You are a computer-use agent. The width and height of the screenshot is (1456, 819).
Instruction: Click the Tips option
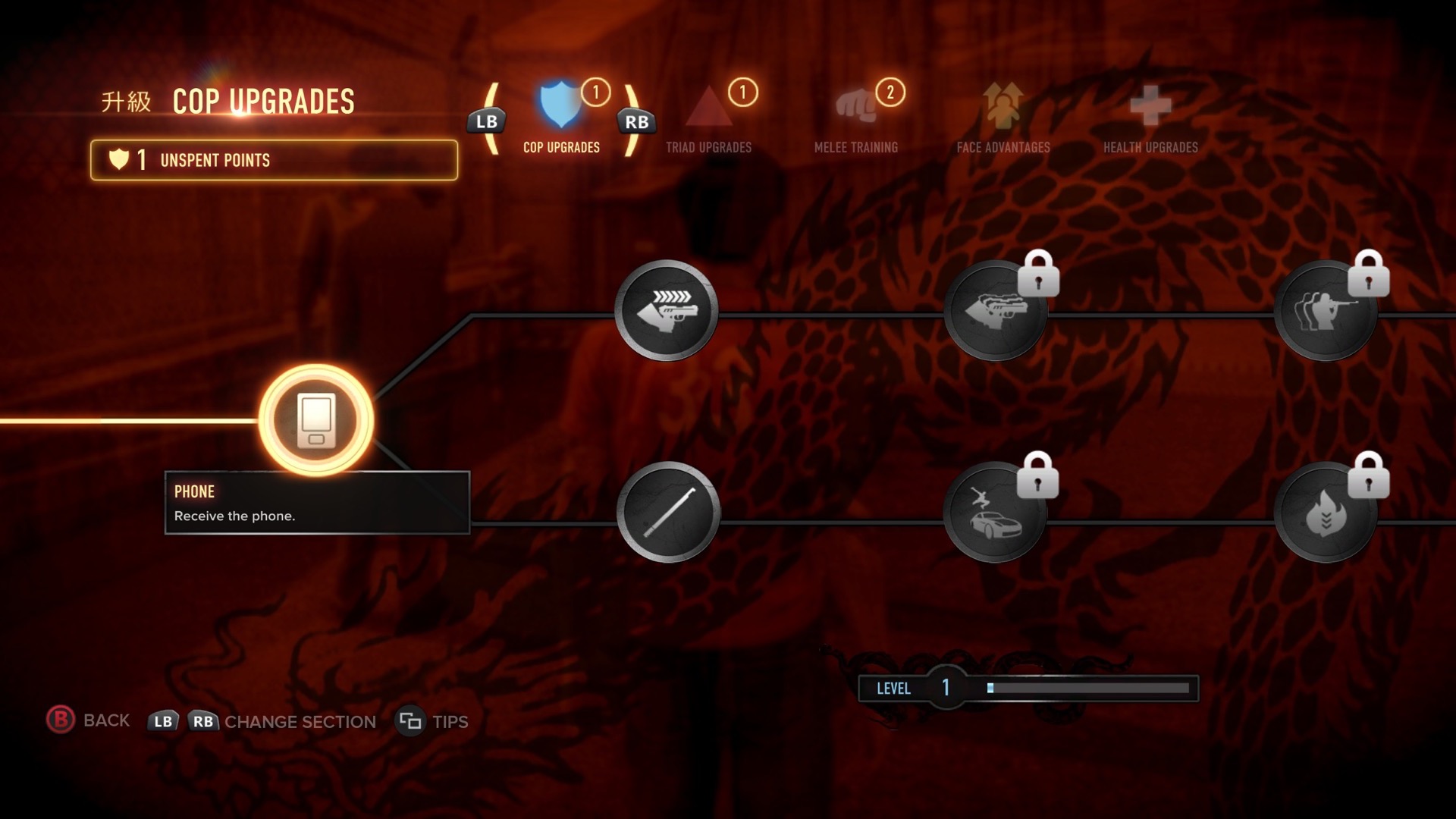[432, 721]
